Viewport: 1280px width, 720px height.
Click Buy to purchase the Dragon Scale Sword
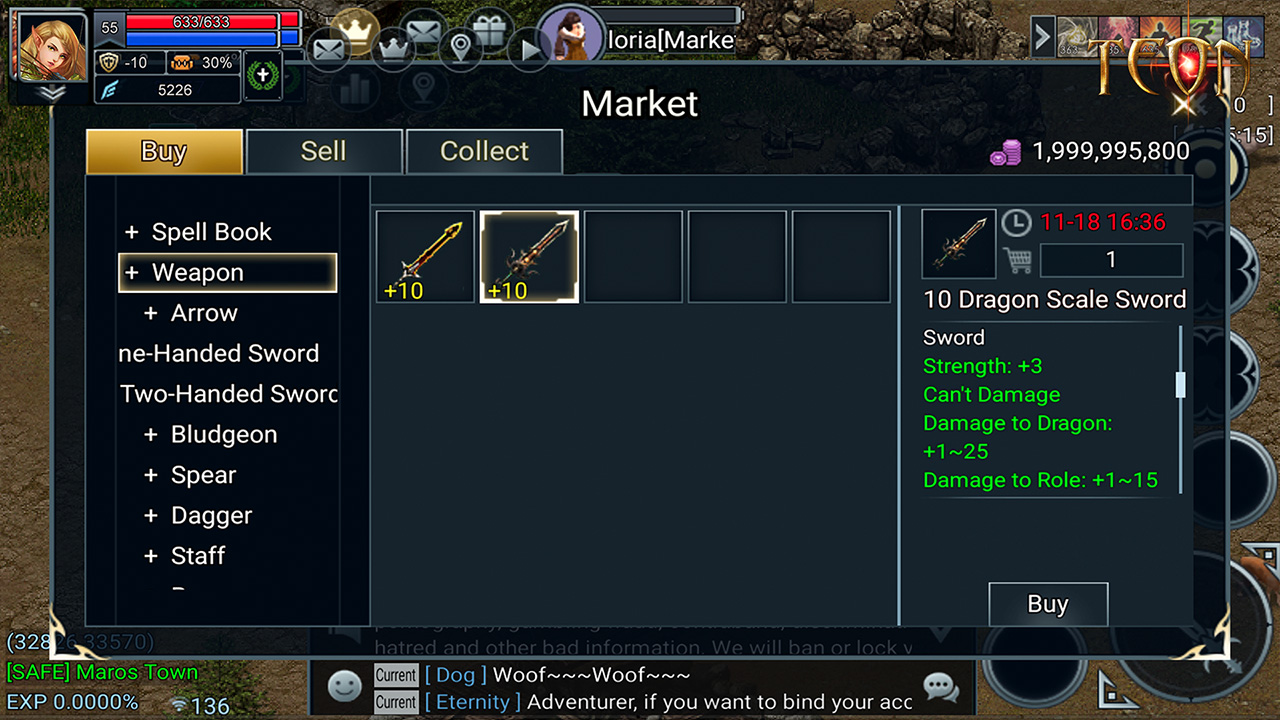coord(1047,604)
